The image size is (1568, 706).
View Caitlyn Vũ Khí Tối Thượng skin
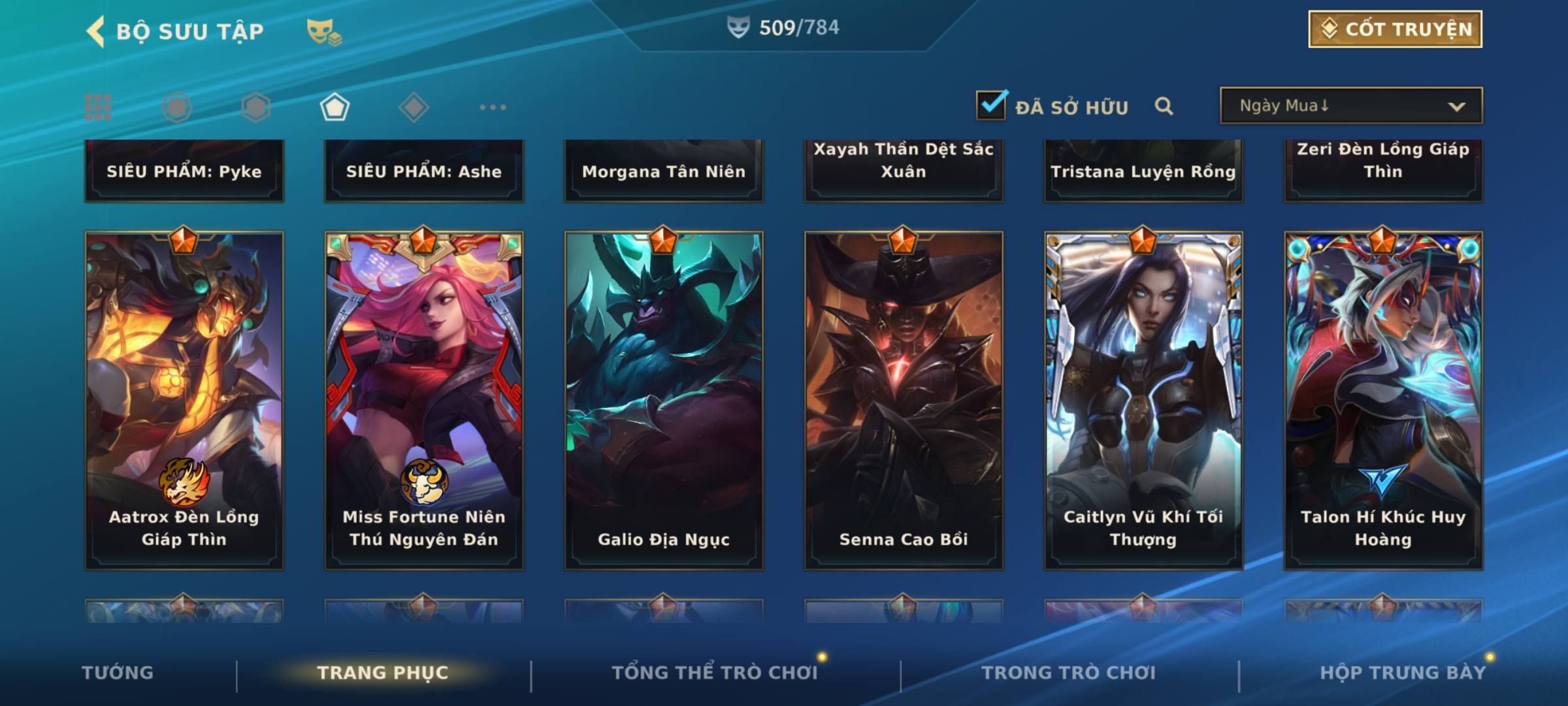coord(1143,400)
